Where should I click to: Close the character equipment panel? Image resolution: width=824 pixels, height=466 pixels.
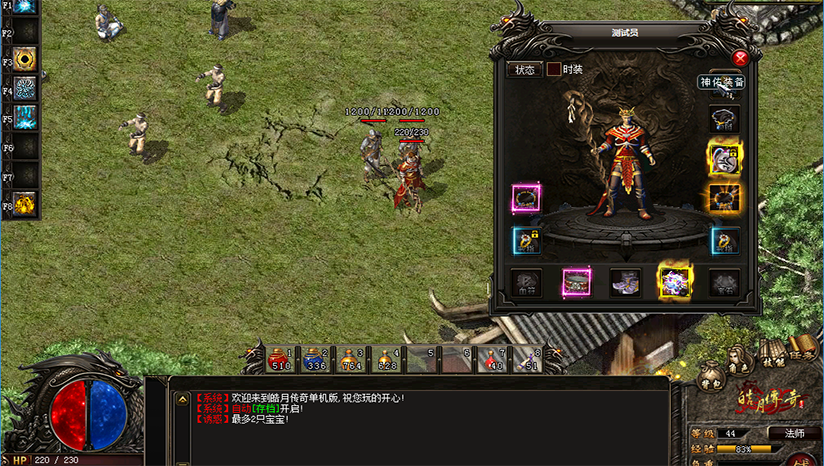[x=740, y=58]
